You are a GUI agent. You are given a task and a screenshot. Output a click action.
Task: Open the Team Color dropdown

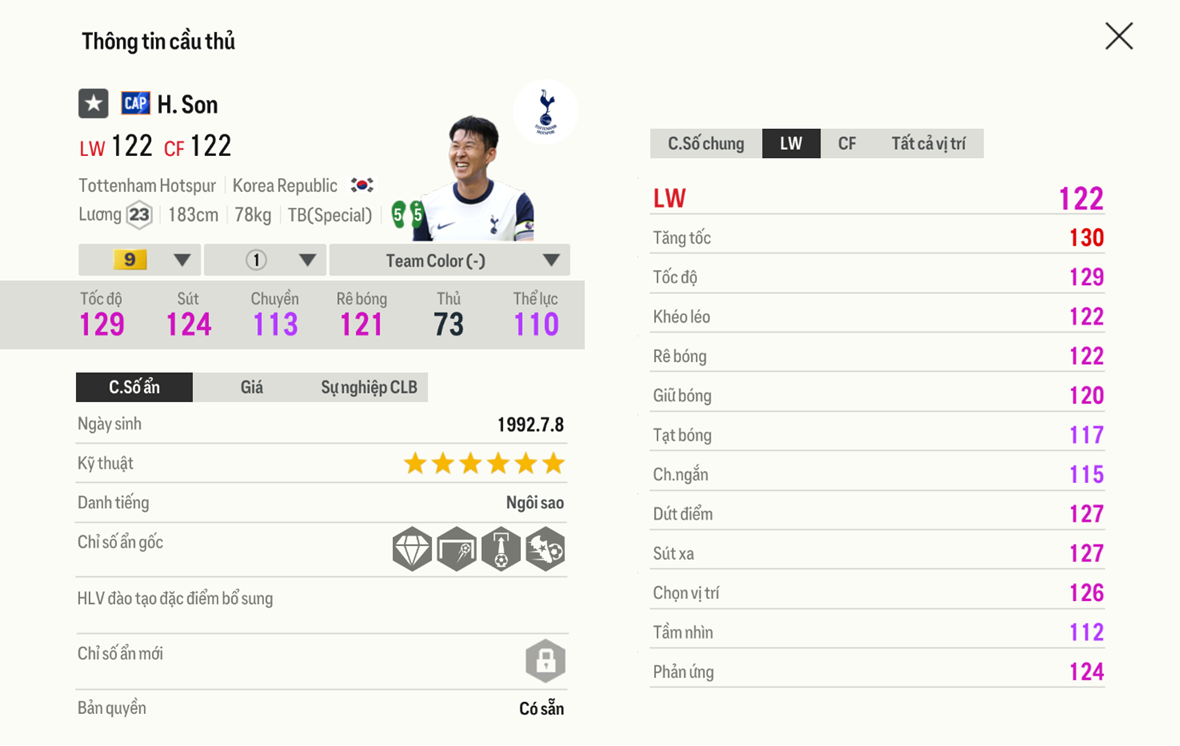pos(449,260)
